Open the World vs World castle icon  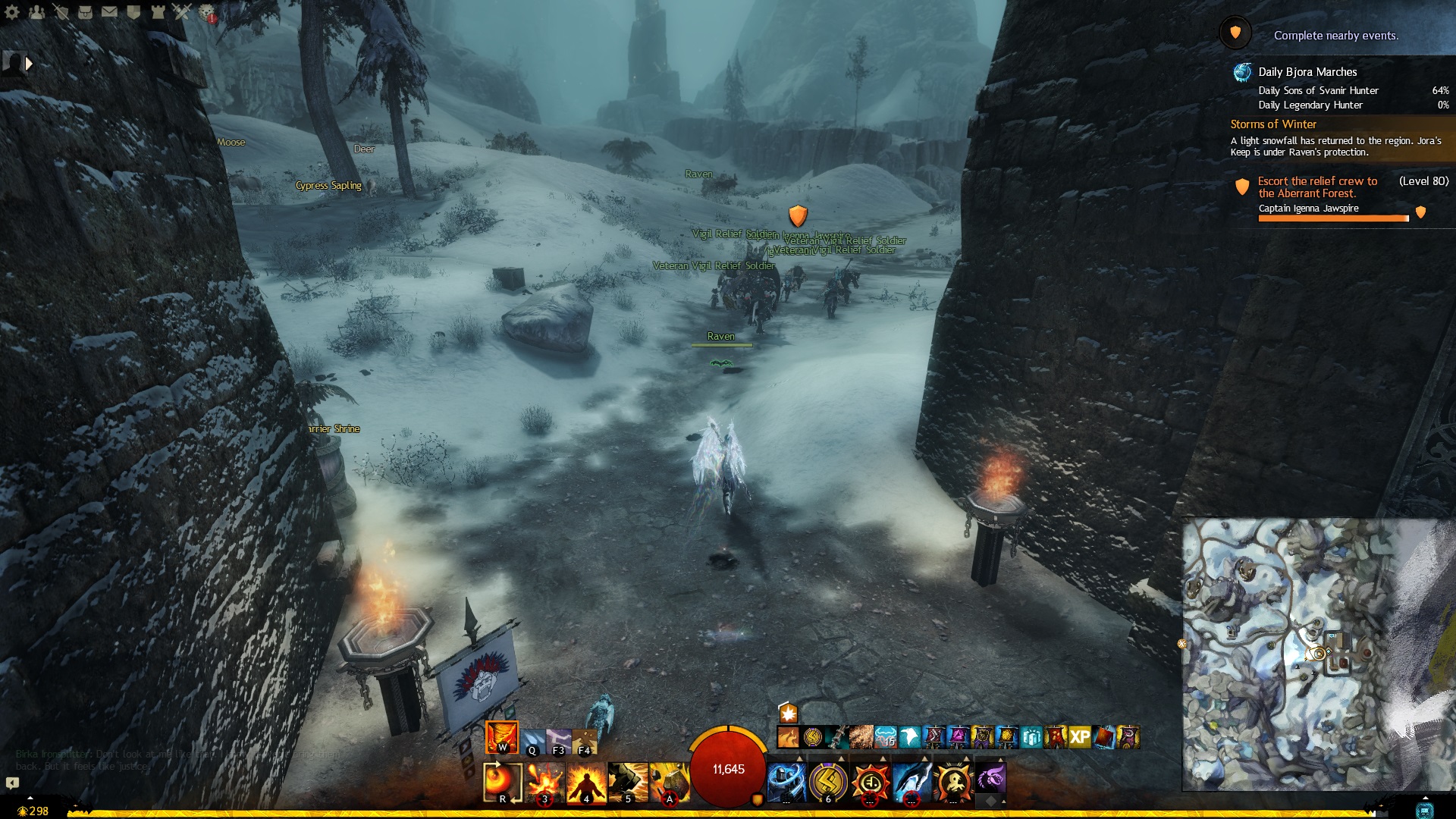tap(158, 12)
